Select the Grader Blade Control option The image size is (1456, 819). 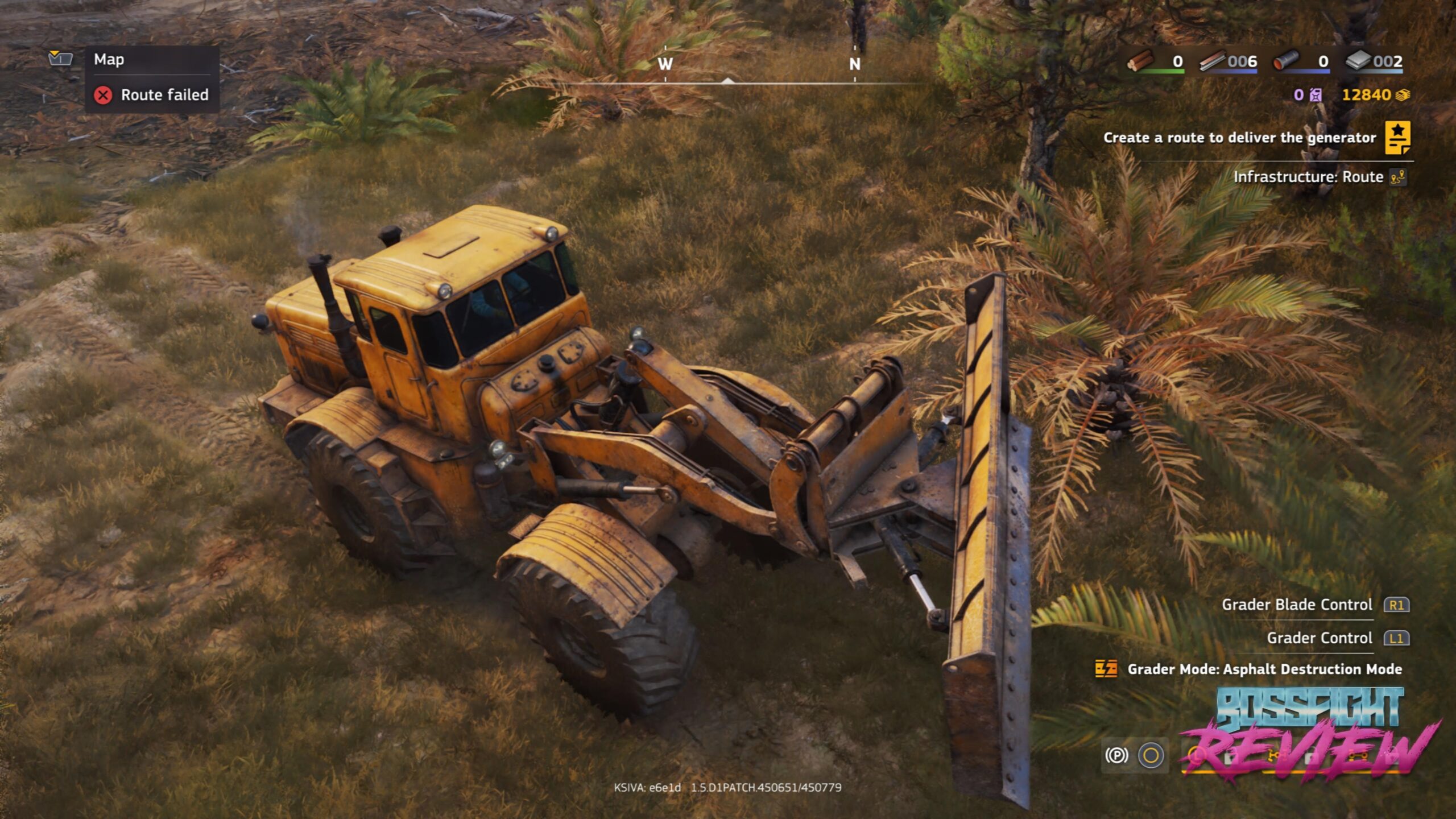click(1297, 605)
